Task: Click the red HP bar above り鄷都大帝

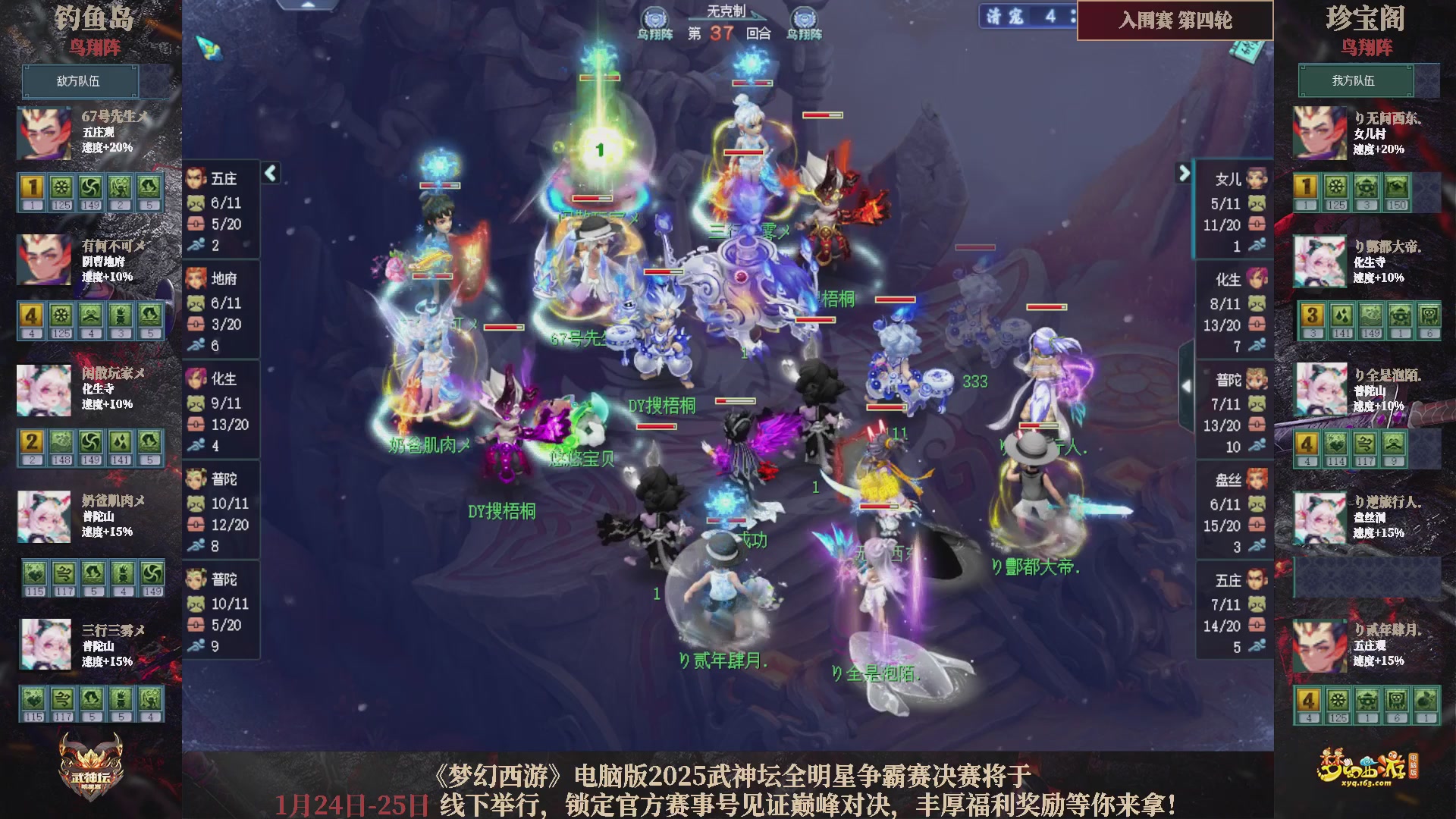Action: click(x=1039, y=425)
